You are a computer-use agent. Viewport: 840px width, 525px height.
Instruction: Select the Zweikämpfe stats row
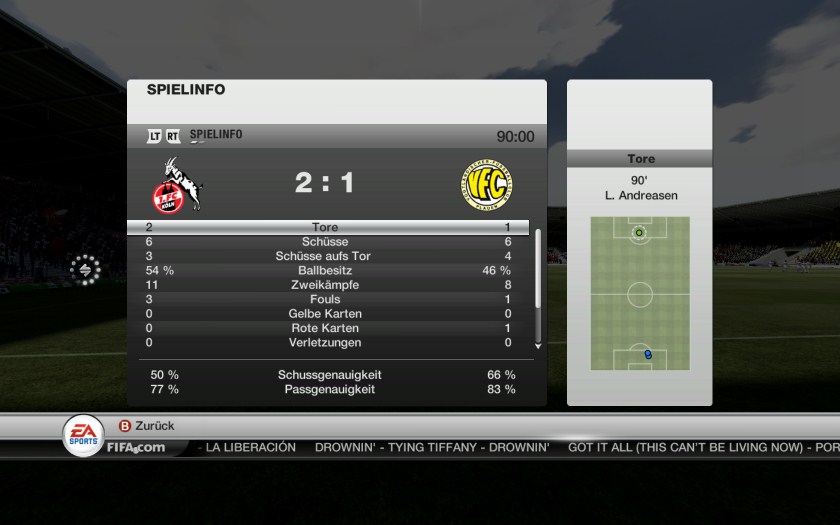click(x=326, y=285)
